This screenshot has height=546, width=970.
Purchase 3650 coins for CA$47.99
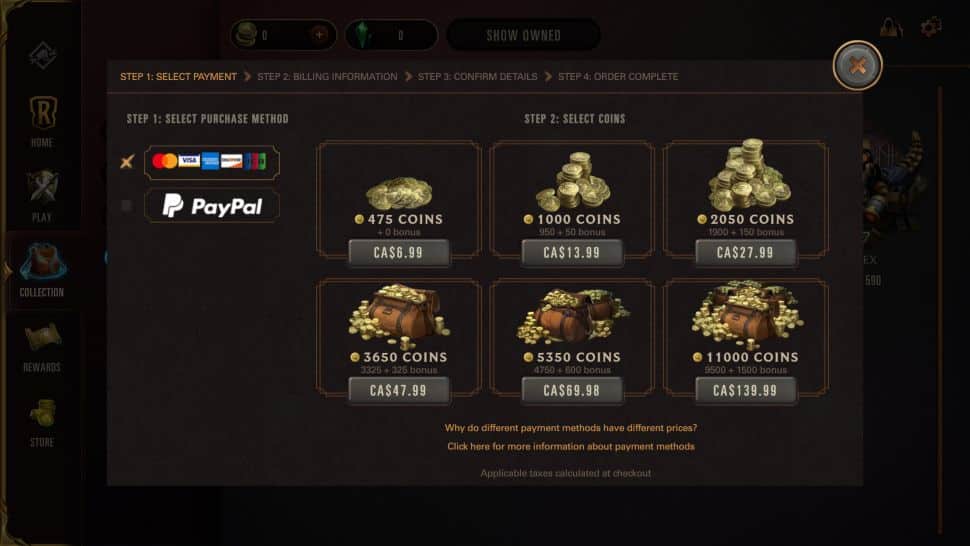(398, 390)
